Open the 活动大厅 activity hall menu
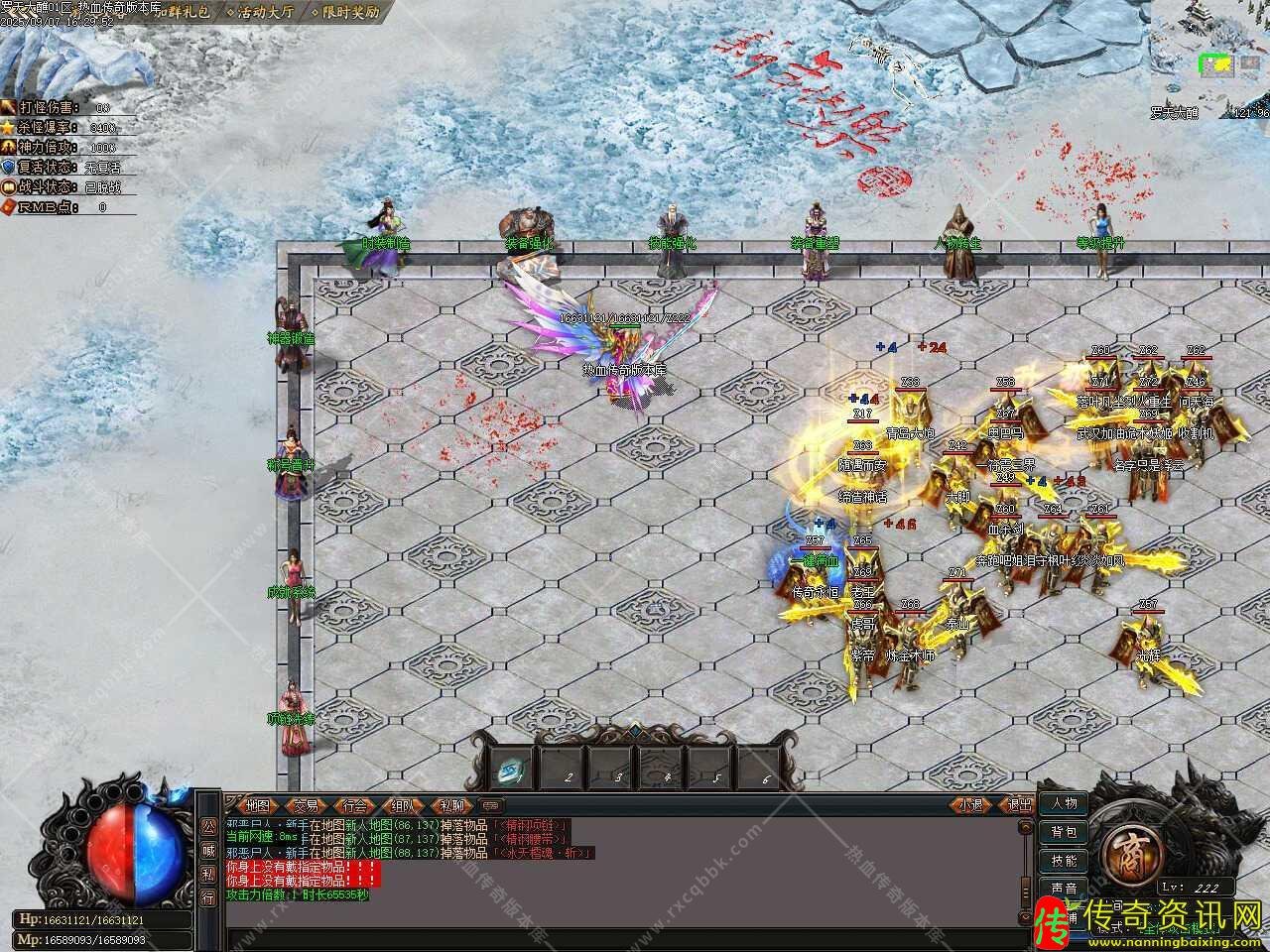Image resolution: width=1270 pixels, height=952 pixels. click(262, 13)
